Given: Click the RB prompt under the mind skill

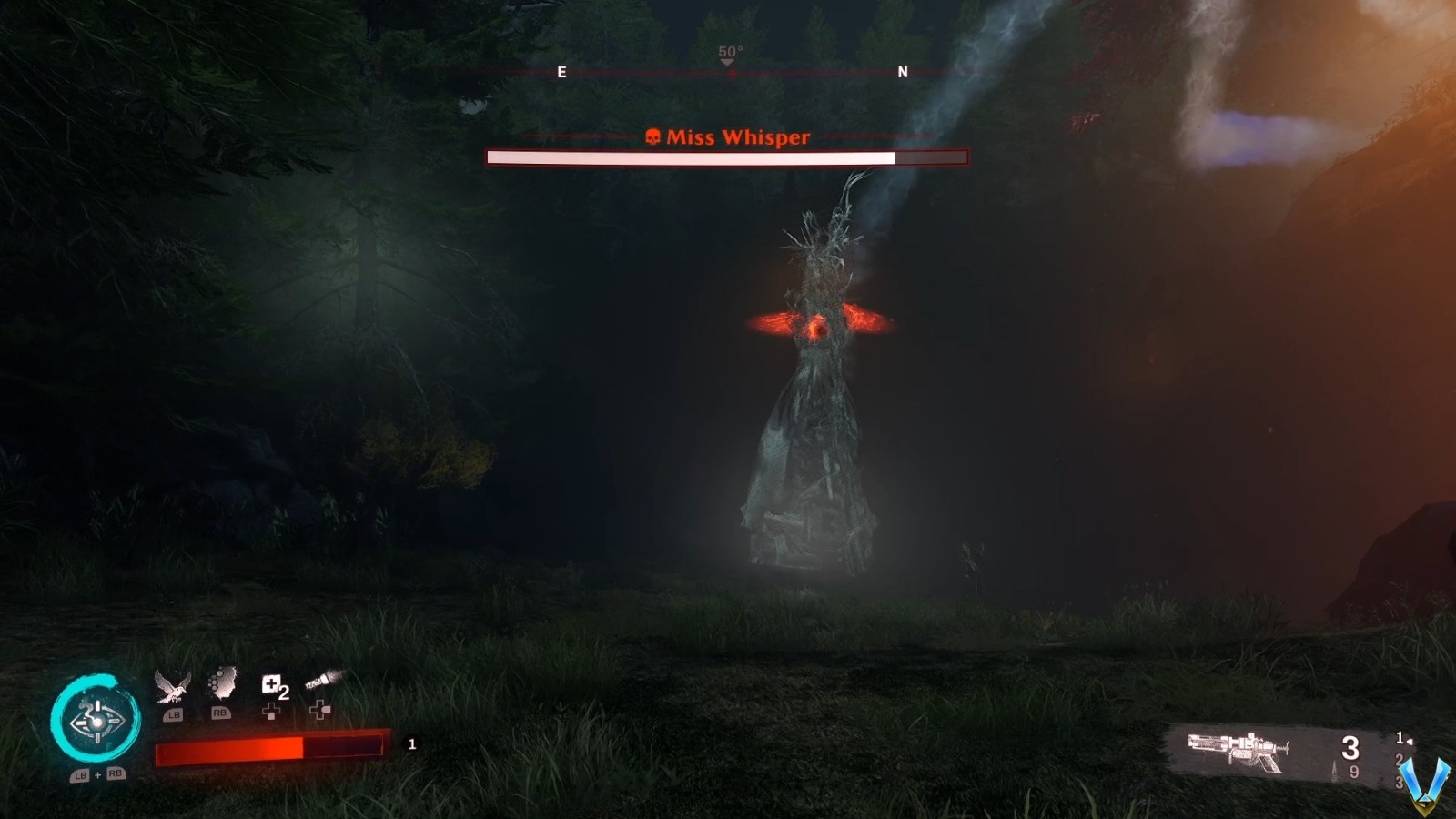Looking at the screenshot, I should [222, 714].
